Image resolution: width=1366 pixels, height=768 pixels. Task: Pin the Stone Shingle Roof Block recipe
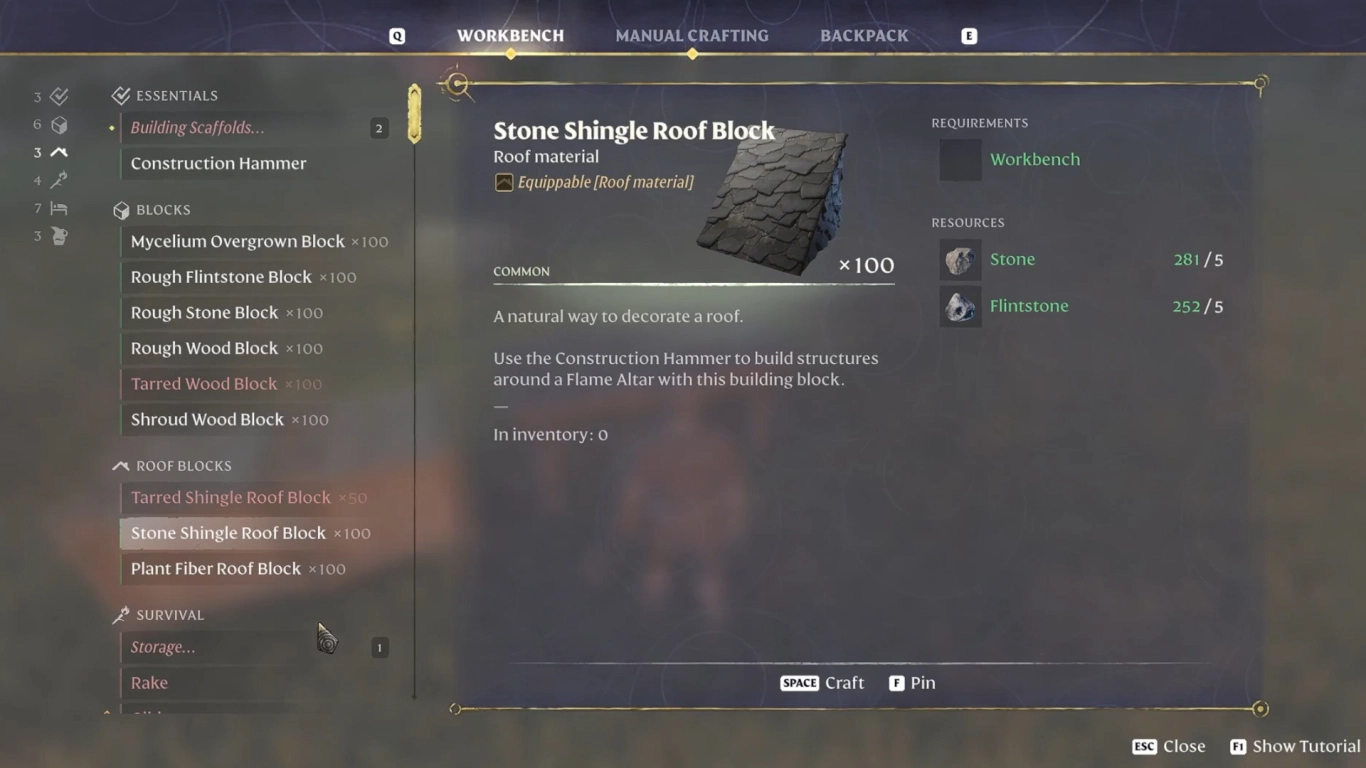click(x=911, y=683)
